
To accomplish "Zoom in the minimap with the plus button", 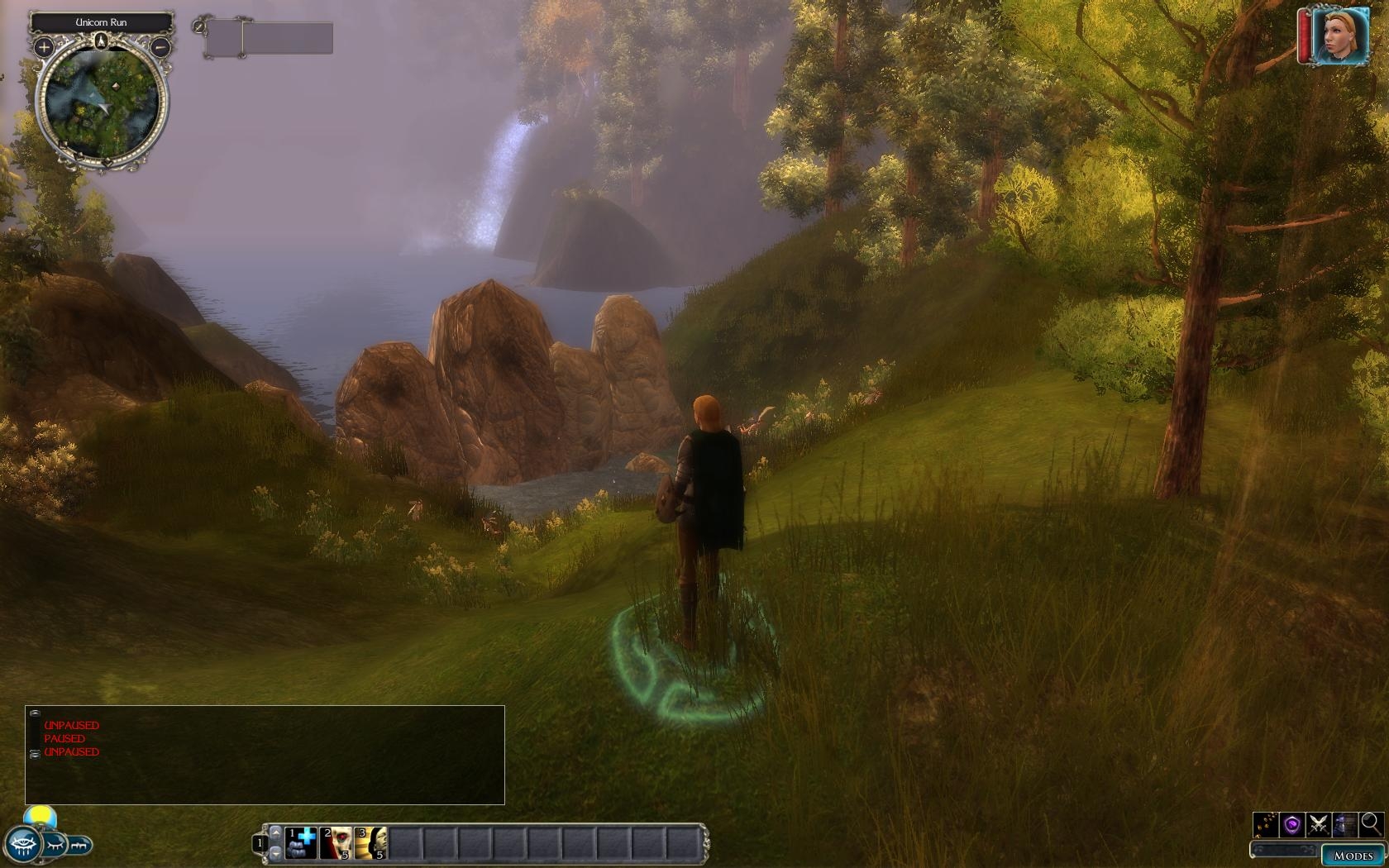I will tap(44, 48).
